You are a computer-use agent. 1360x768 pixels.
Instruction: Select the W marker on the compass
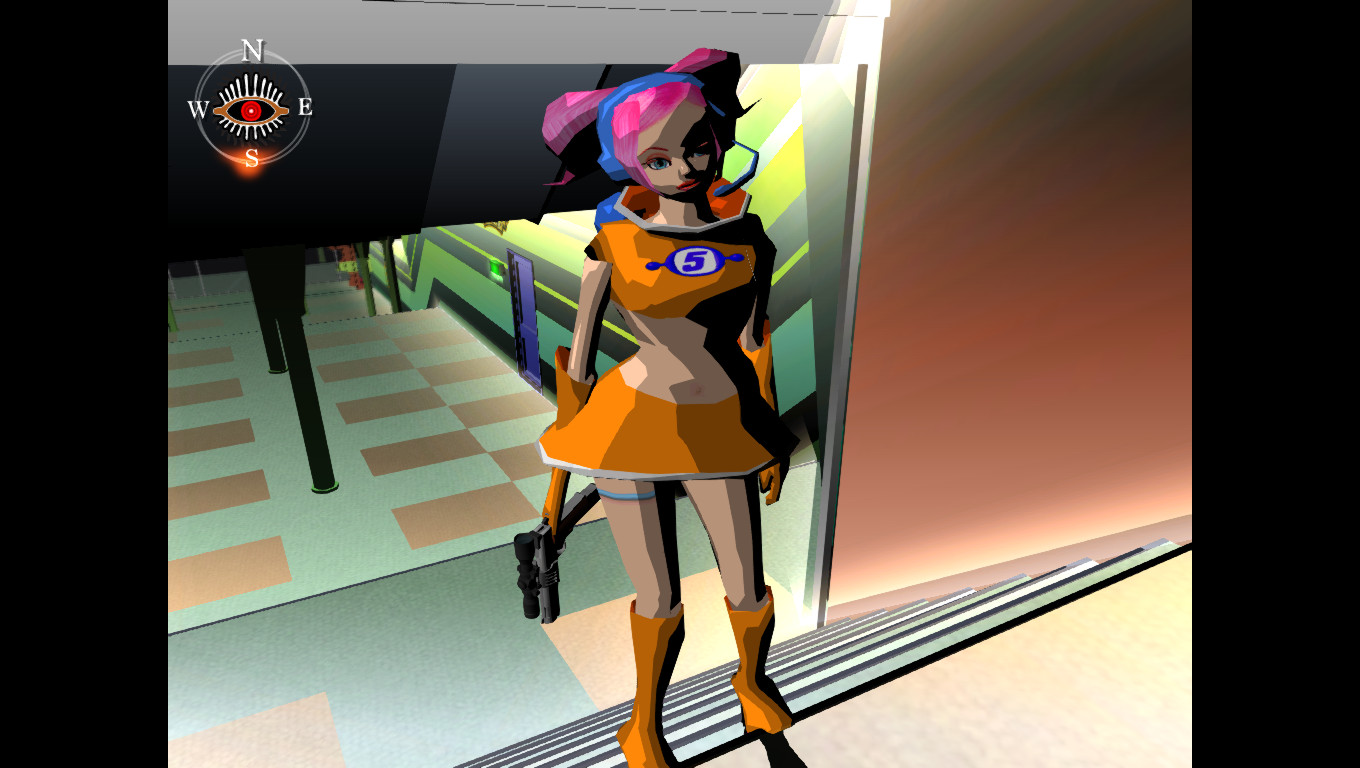click(198, 108)
